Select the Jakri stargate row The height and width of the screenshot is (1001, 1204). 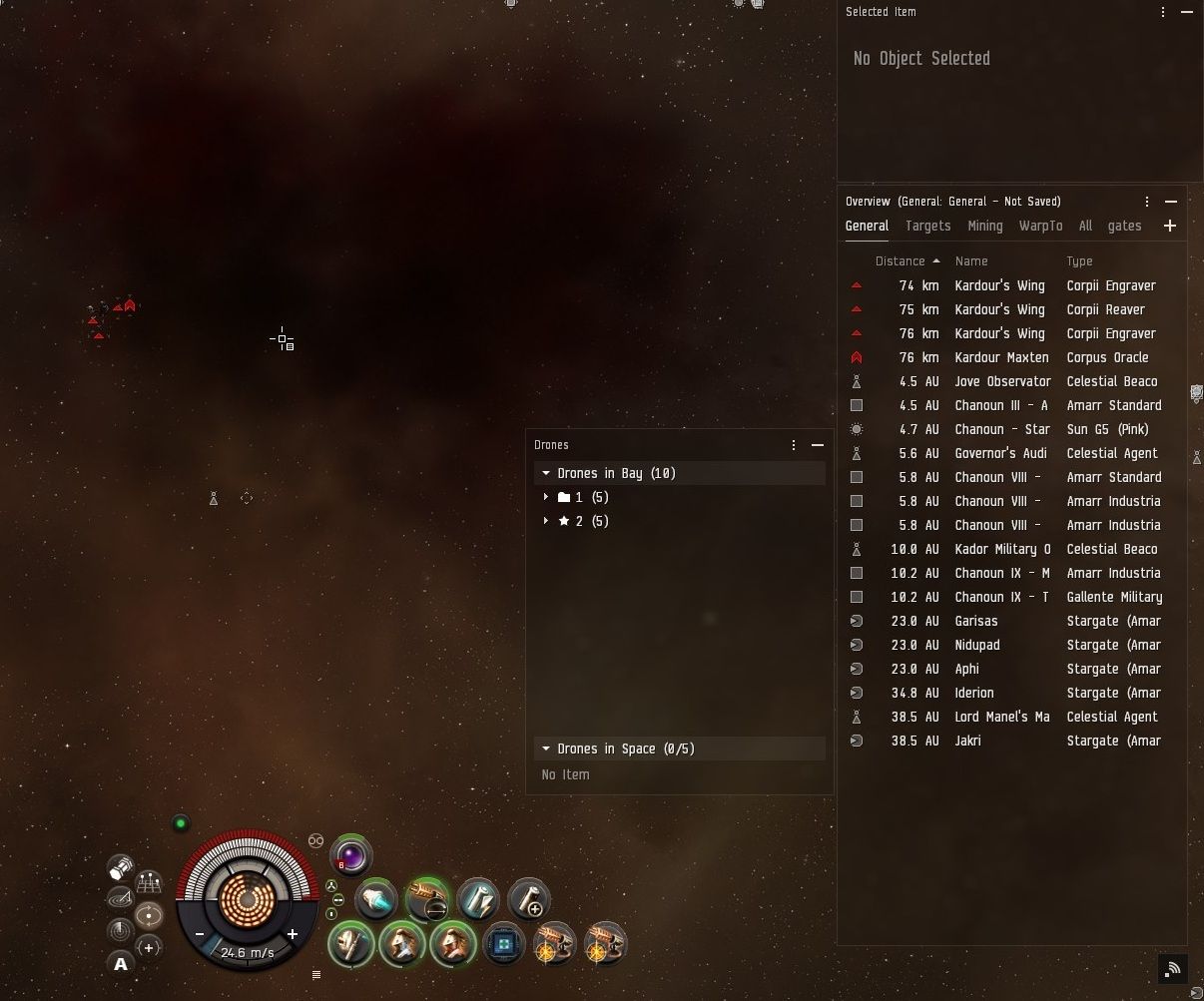pos(967,741)
